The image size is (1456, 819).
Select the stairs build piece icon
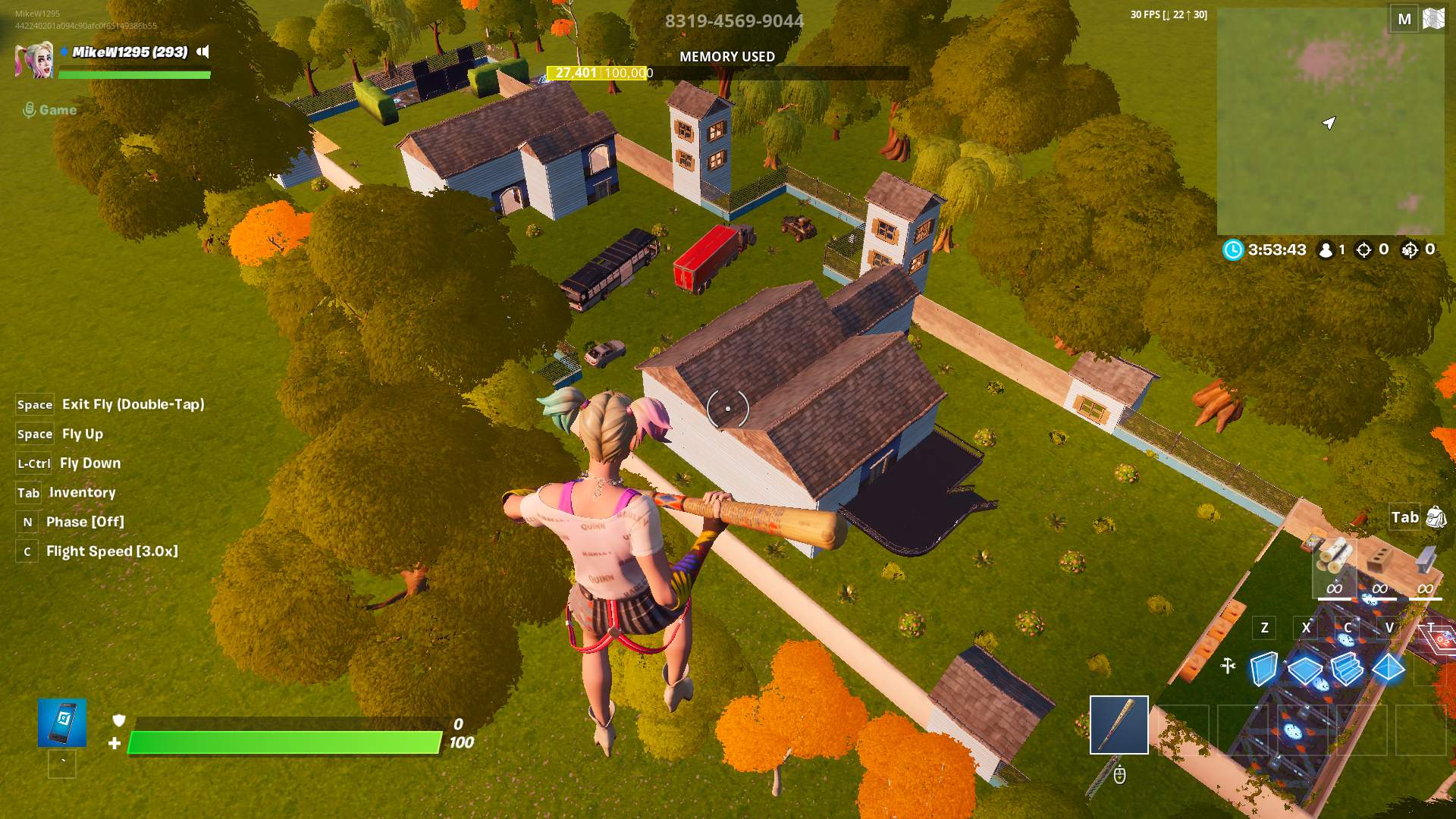pos(1348,670)
